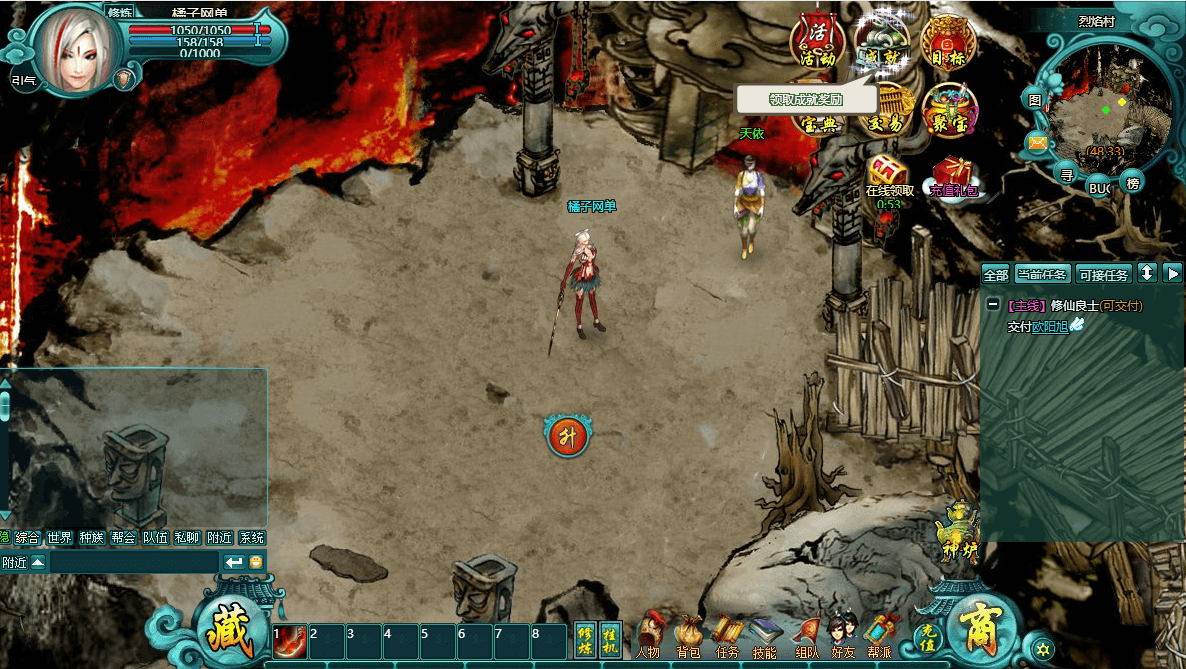This screenshot has height=669, width=1186.
Task: Select the red slash skill in slot 1
Action: click(290, 641)
